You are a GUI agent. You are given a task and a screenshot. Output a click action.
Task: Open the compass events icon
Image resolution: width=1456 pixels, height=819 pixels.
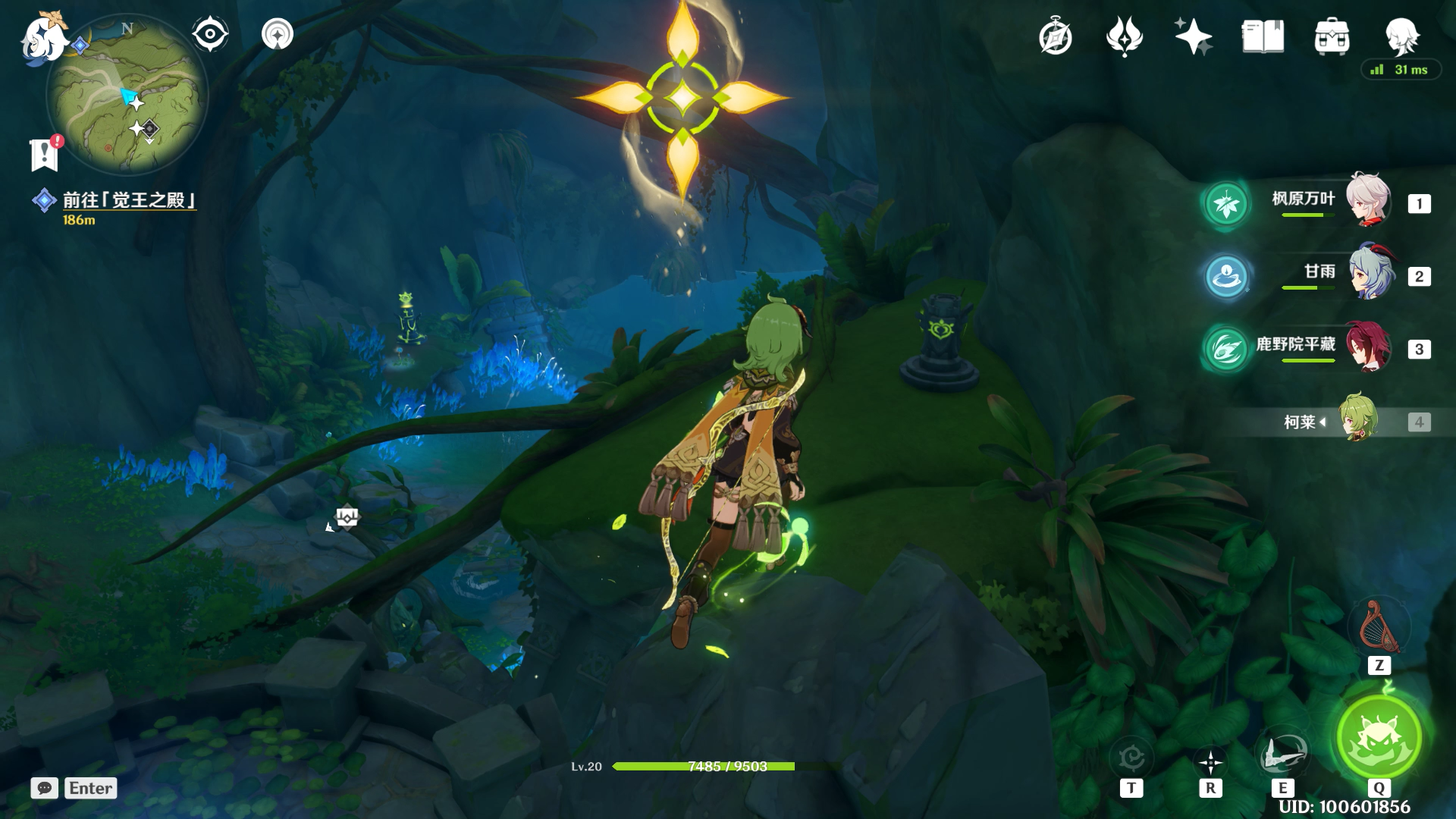coord(1056,37)
